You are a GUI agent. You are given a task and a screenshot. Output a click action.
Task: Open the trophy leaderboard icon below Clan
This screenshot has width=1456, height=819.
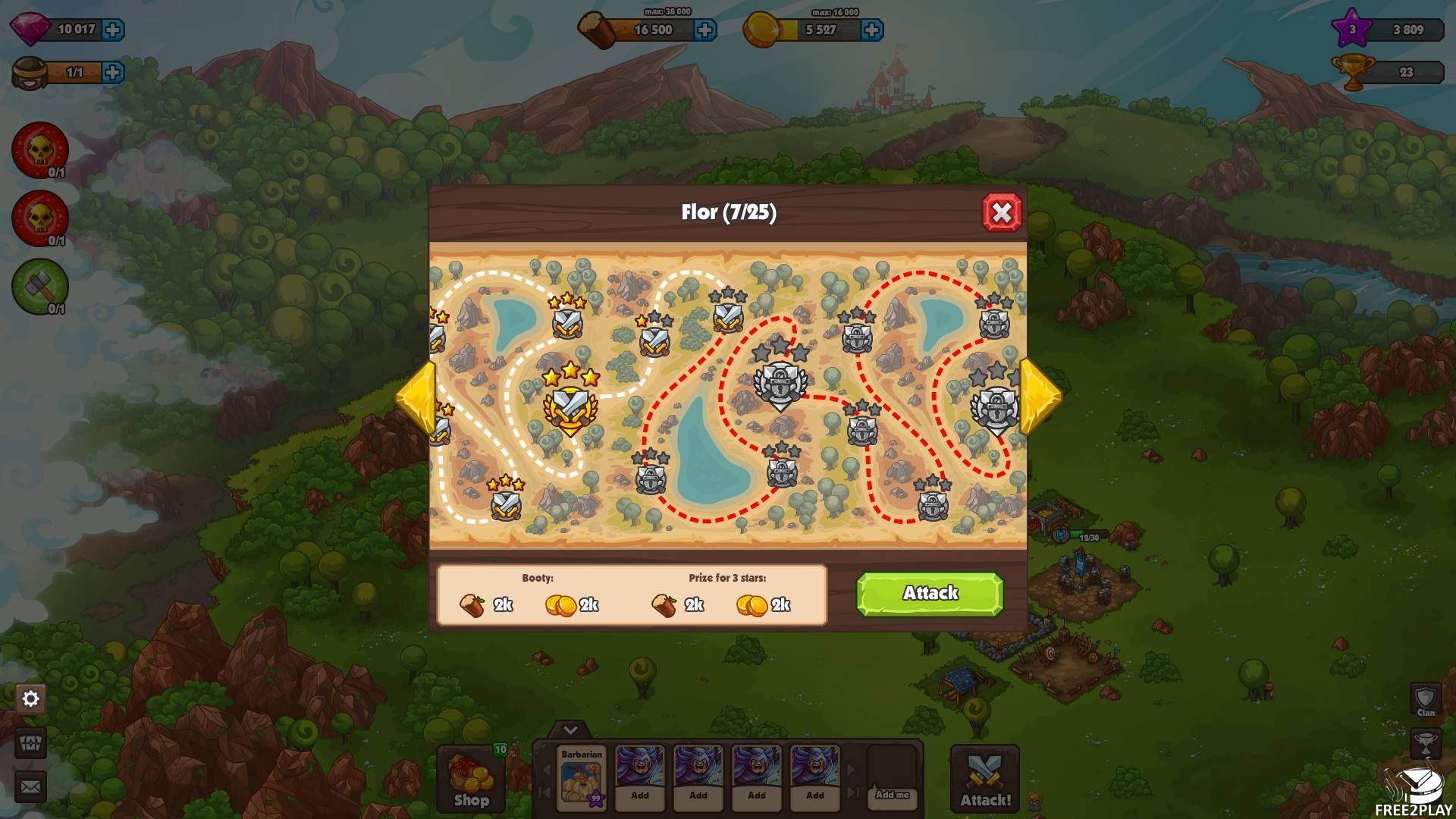pos(1426,743)
